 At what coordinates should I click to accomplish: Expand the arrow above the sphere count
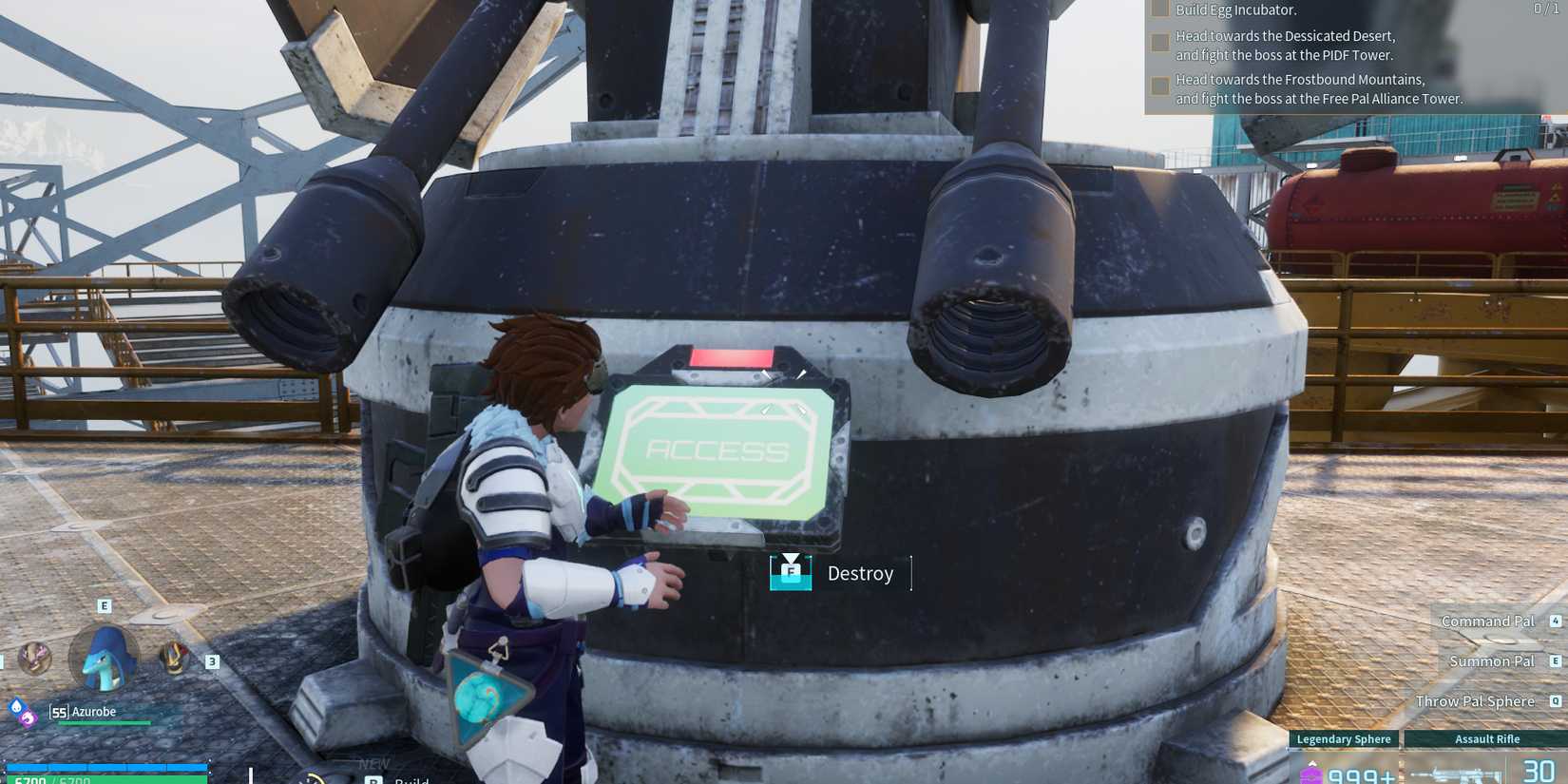1314,765
